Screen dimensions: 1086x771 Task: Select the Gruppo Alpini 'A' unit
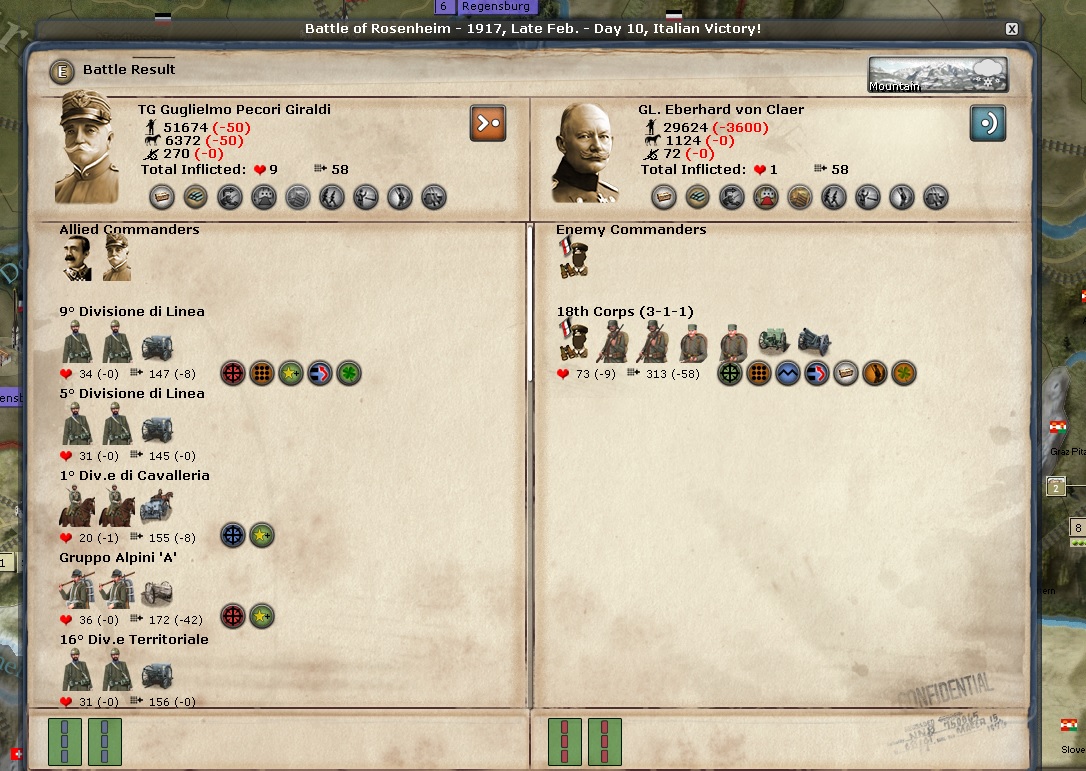point(118,558)
